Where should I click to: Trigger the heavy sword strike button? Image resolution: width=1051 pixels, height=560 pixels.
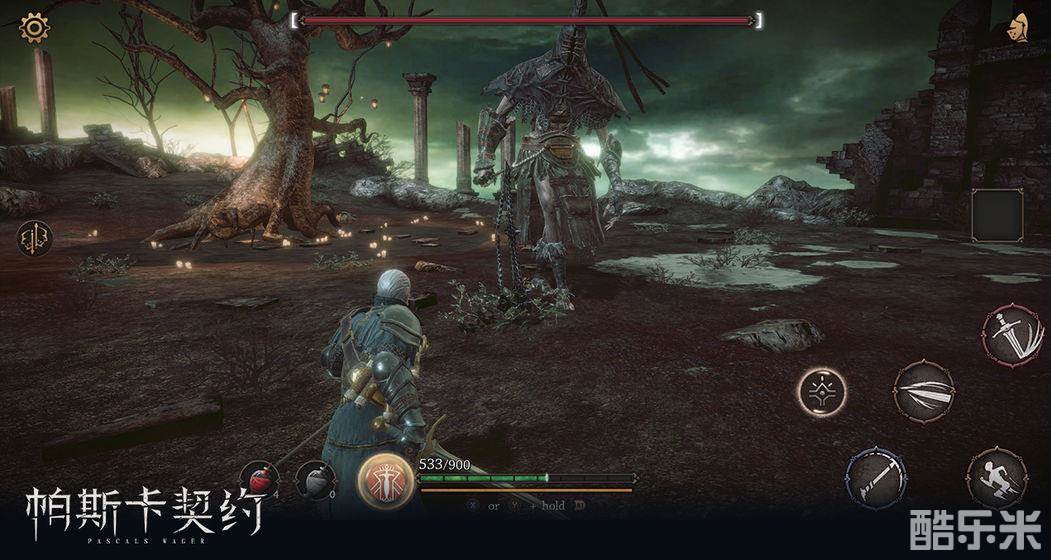pos(1011,336)
